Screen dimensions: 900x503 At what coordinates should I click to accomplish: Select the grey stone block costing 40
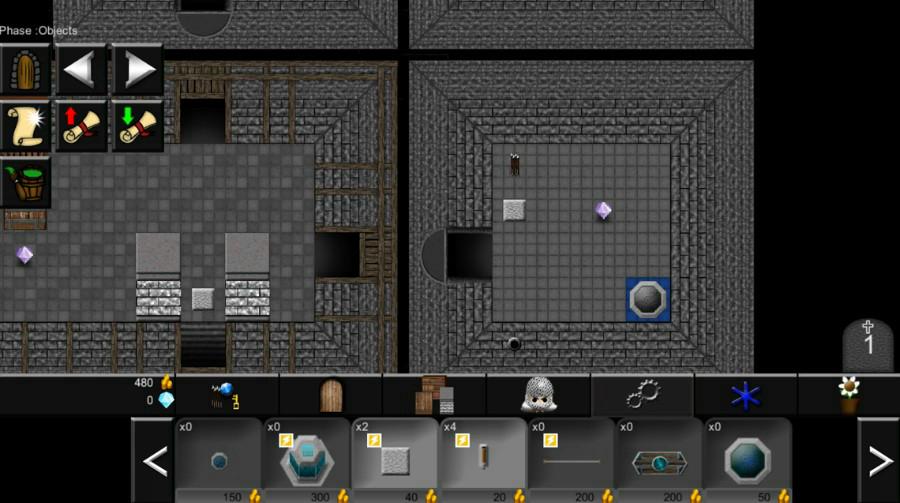tap(394, 461)
